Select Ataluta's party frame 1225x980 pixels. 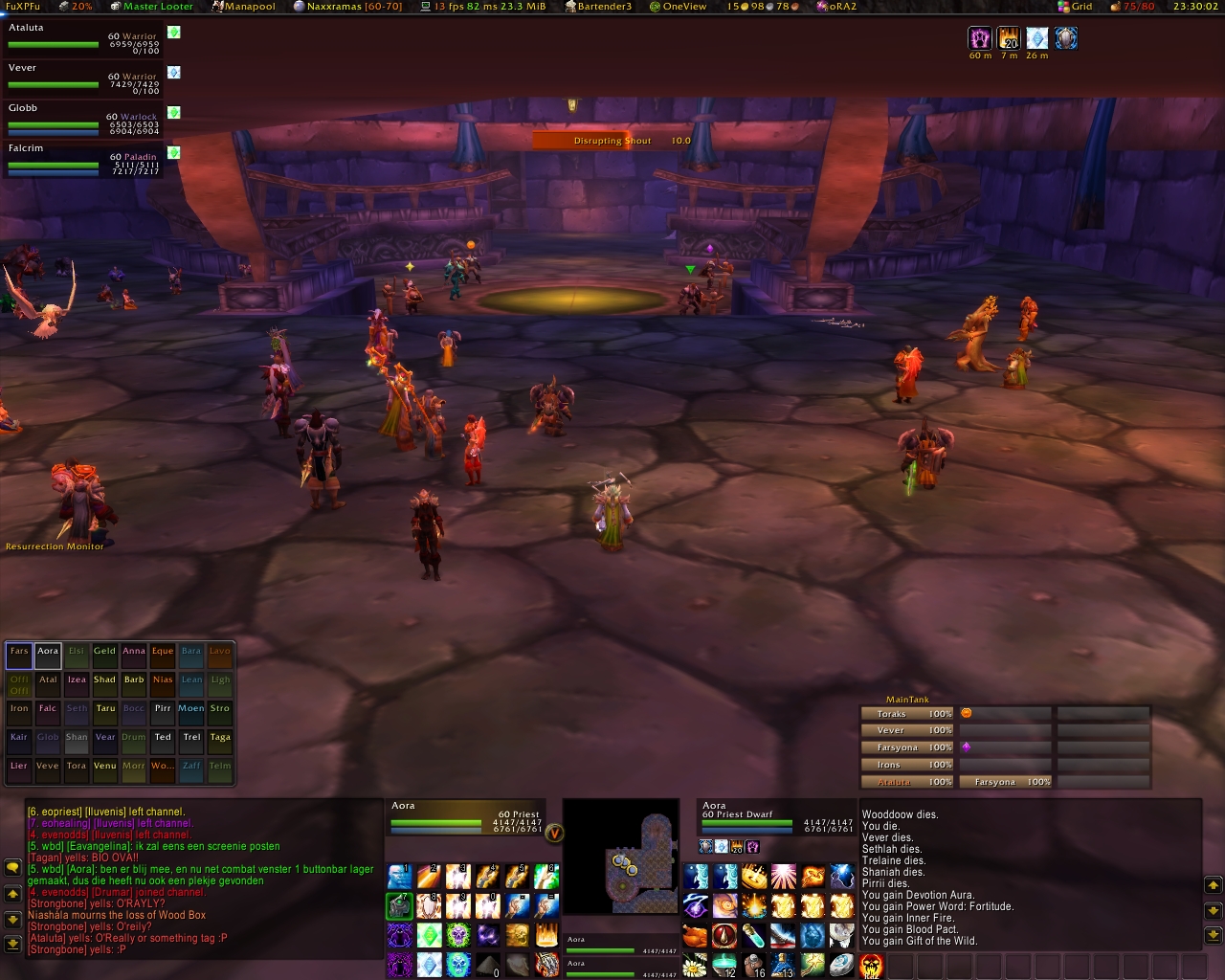pos(82,38)
